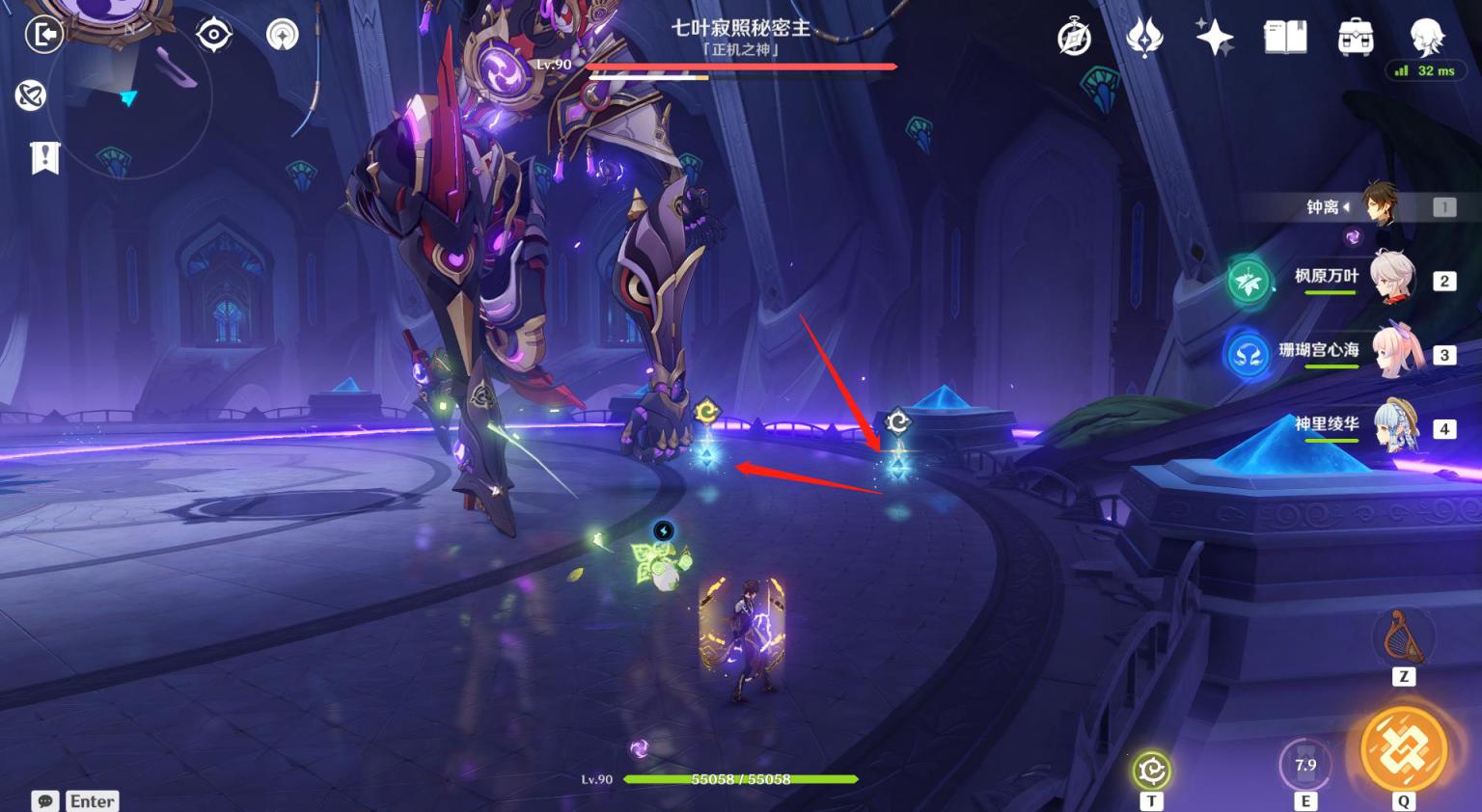Click the crosshair target icon near the minimap
Screen dimensions: 1482x812
pos(213,36)
